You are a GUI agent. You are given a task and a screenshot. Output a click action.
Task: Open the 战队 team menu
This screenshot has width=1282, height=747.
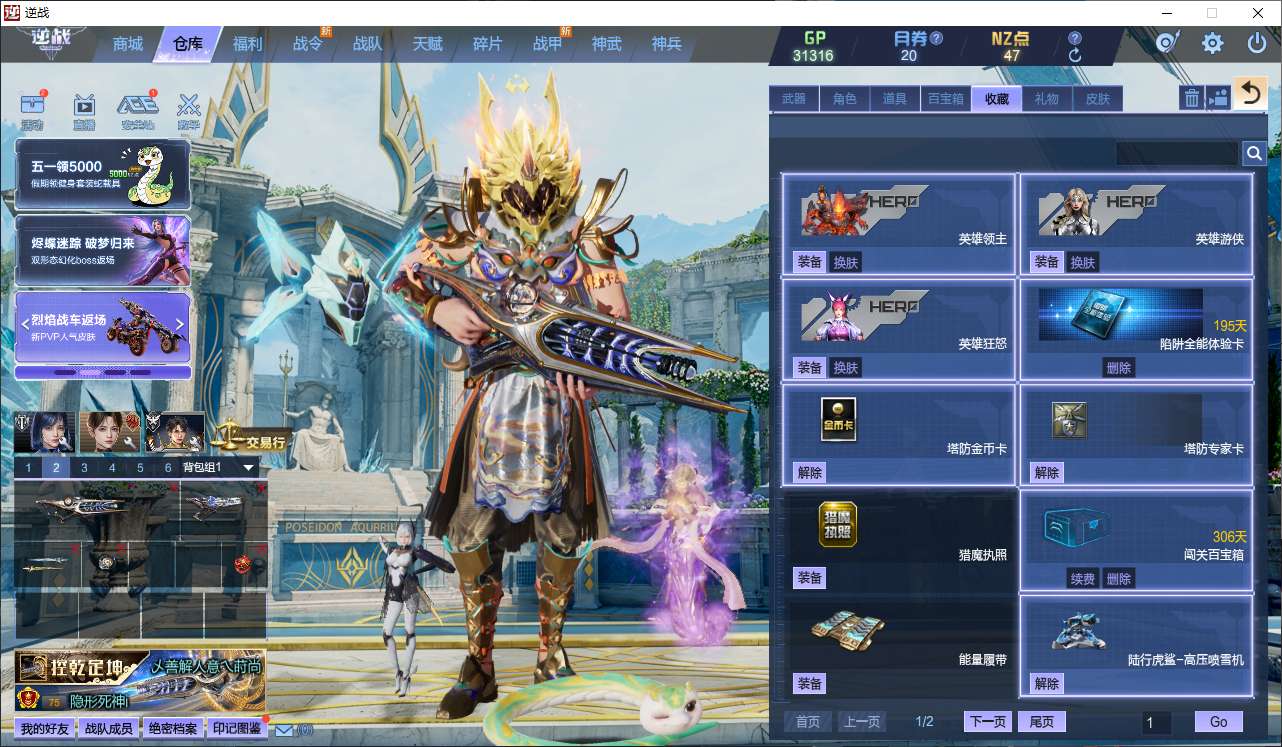(x=367, y=44)
